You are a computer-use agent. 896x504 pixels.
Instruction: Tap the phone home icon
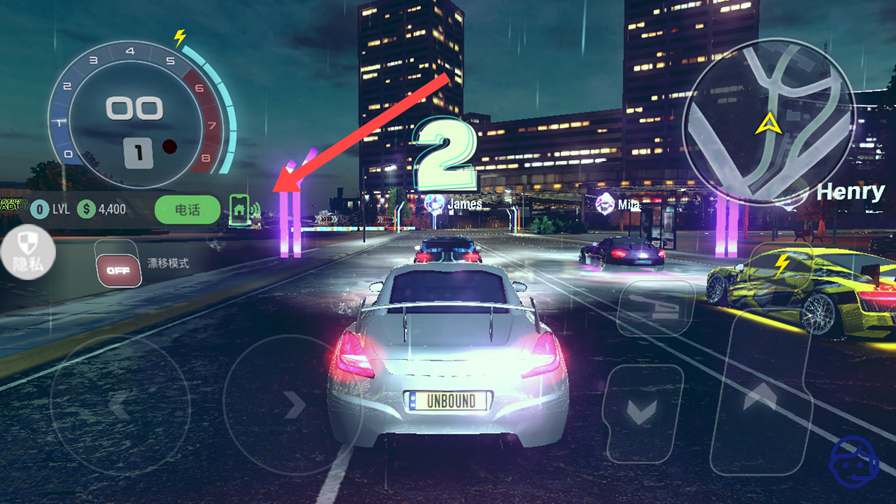pos(240,209)
